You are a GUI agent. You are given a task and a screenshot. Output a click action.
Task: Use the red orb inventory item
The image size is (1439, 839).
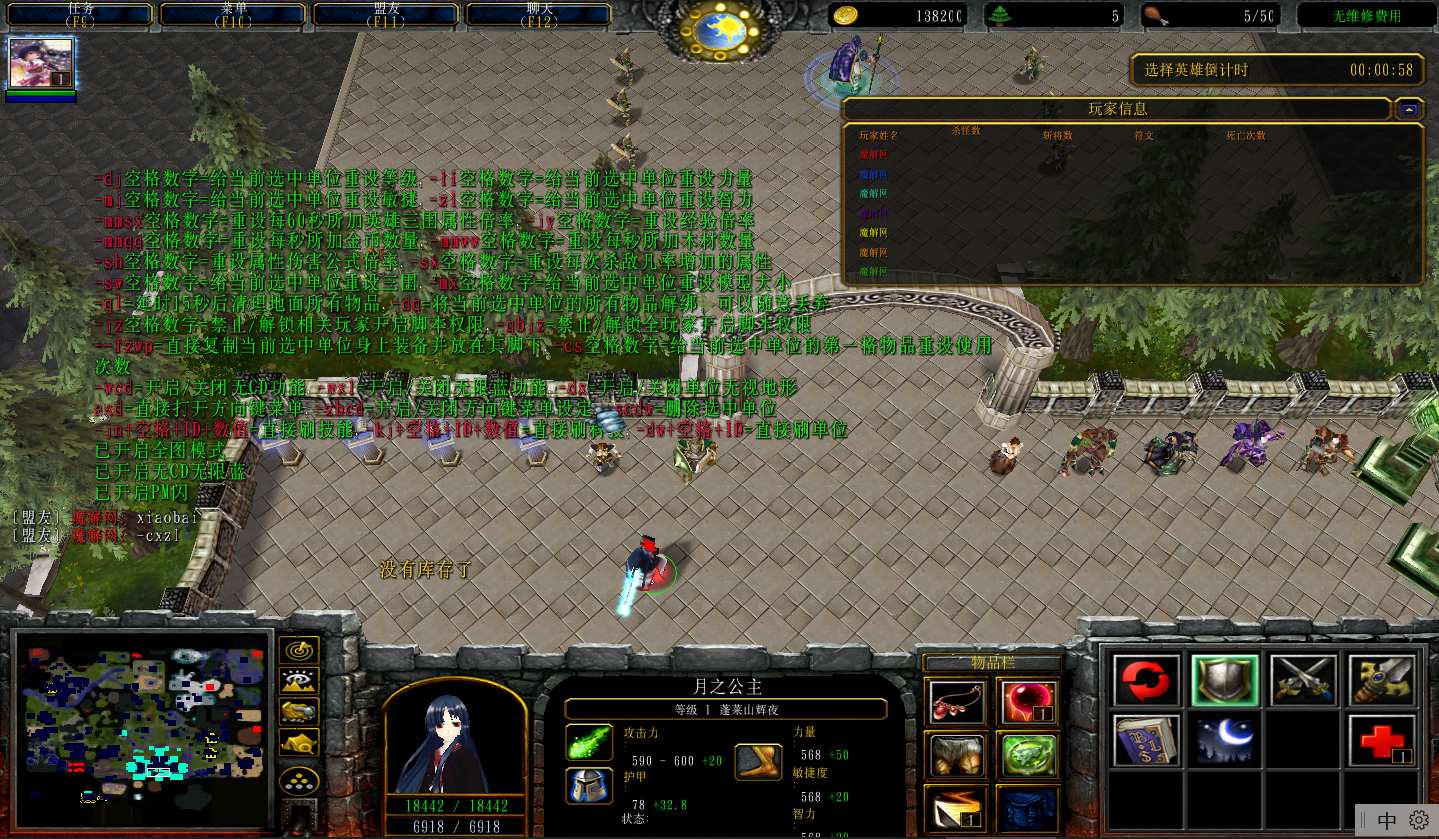(1027, 701)
